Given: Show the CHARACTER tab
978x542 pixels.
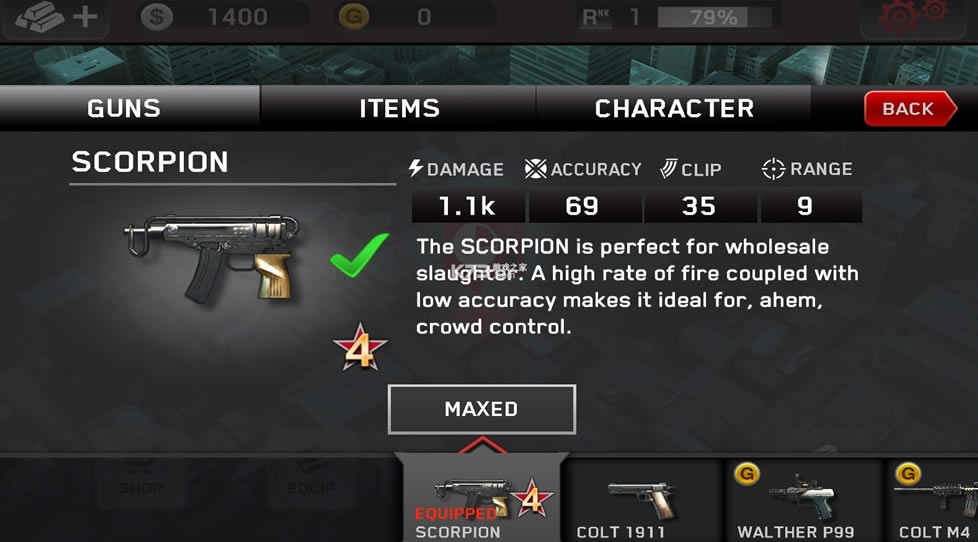Looking at the screenshot, I should pyautogui.click(x=674, y=109).
